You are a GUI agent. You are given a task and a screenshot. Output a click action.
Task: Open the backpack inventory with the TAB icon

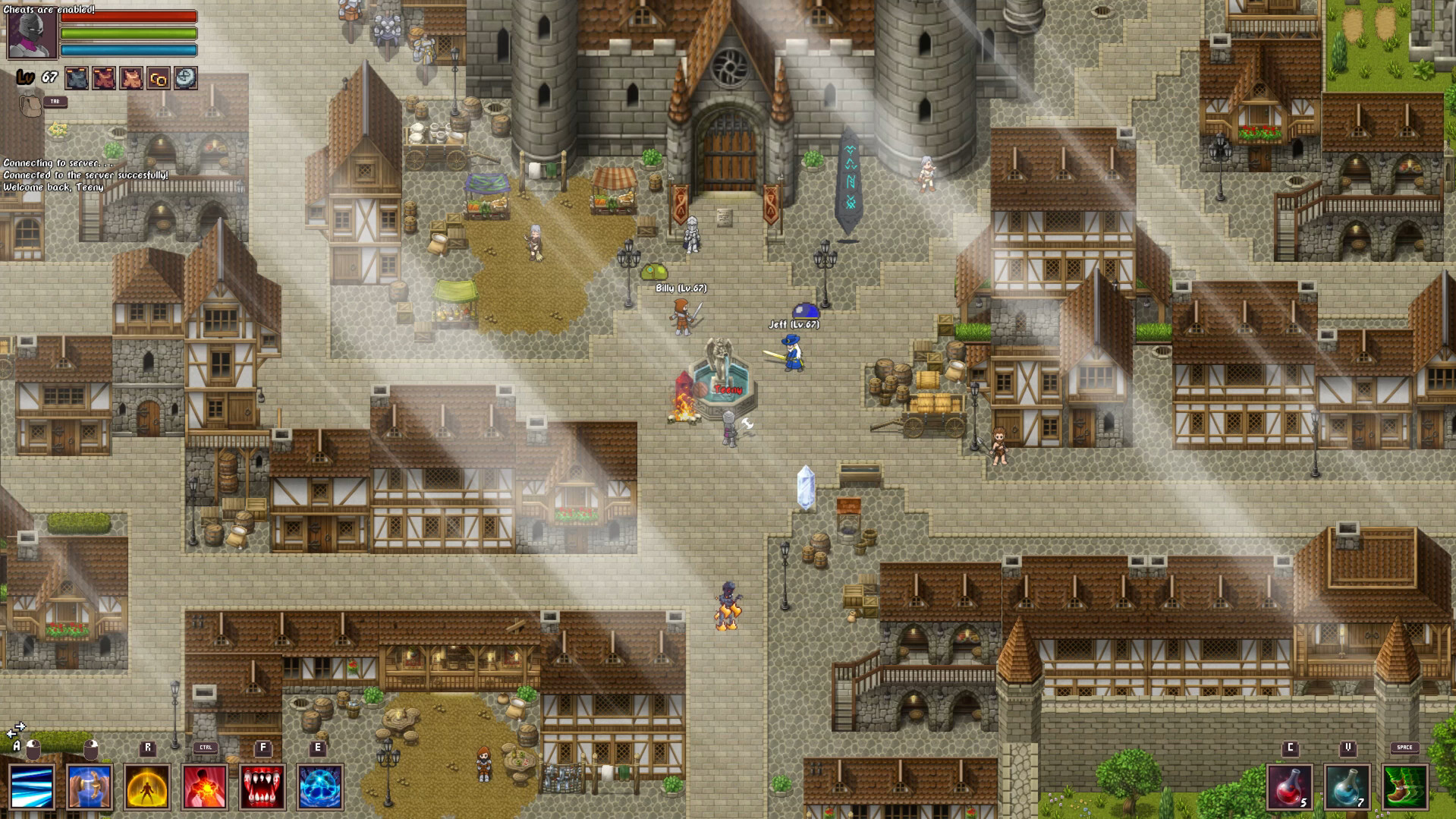(x=30, y=106)
